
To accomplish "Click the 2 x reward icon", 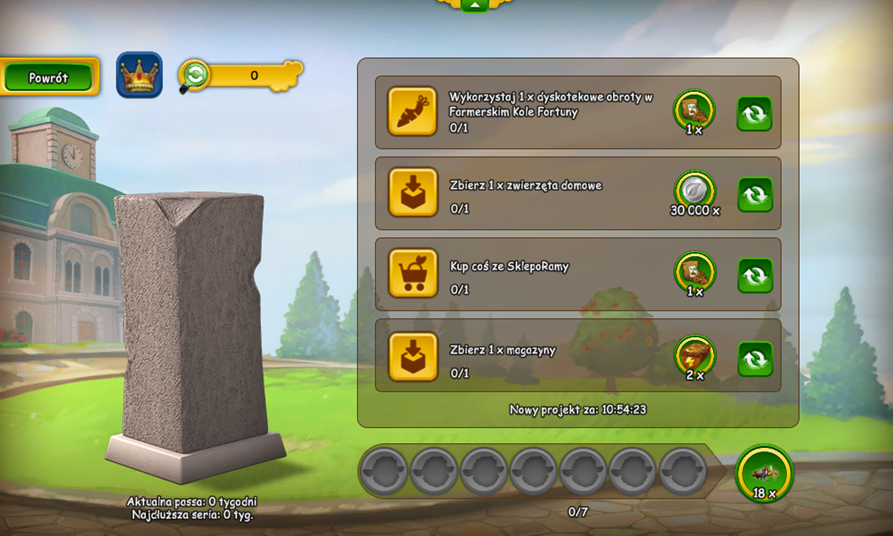I will (x=694, y=355).
